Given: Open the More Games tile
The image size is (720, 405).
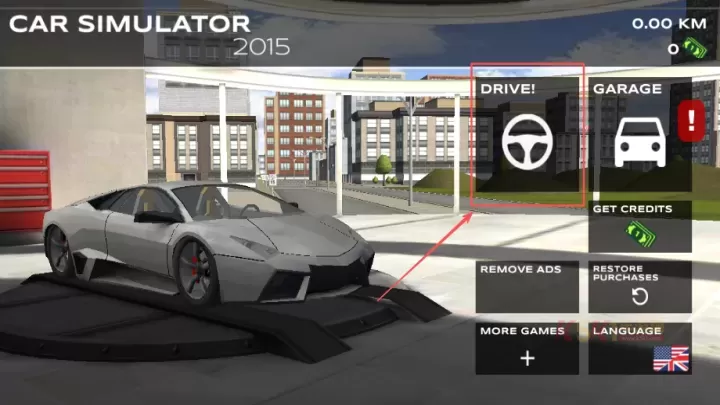Looking at the screenshot, I should click(527, 348).
